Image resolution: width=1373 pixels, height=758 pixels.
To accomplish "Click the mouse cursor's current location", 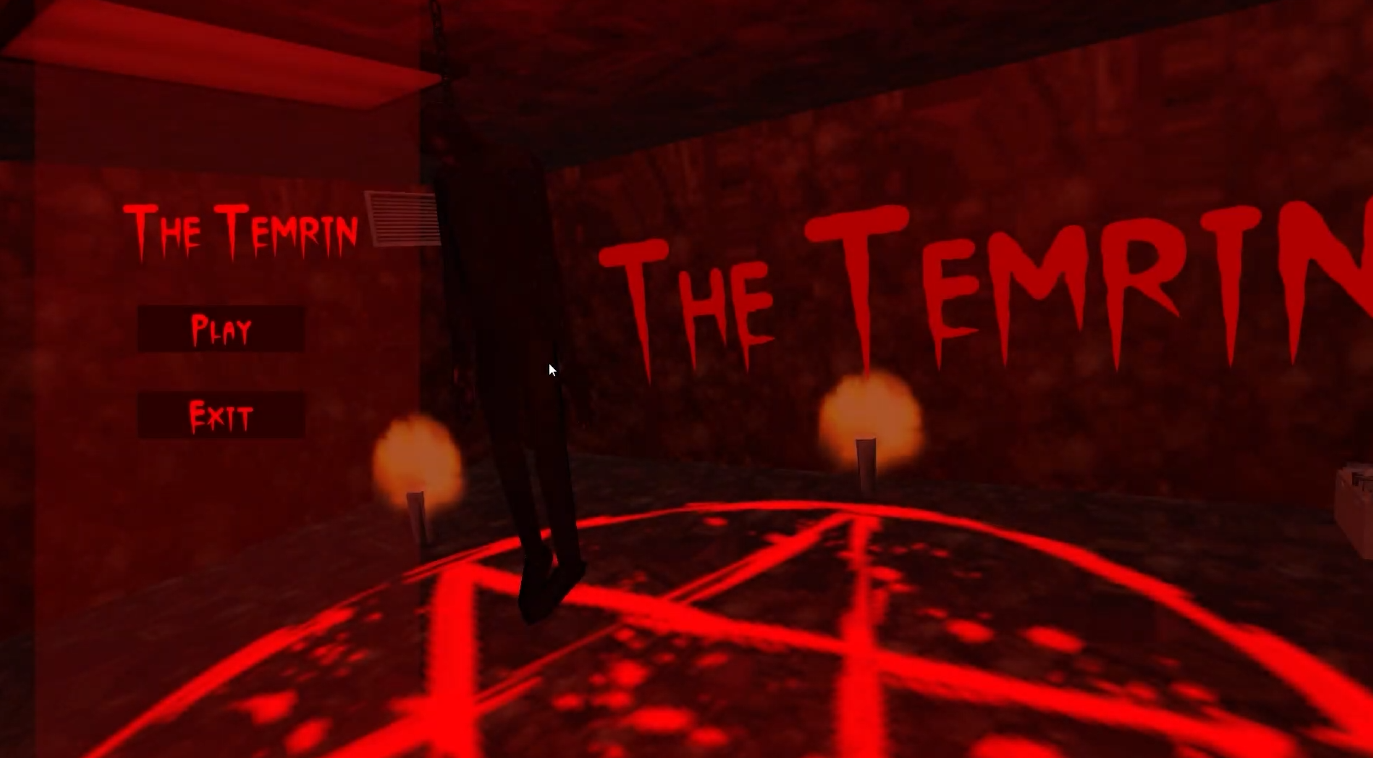I will [550, 370].
